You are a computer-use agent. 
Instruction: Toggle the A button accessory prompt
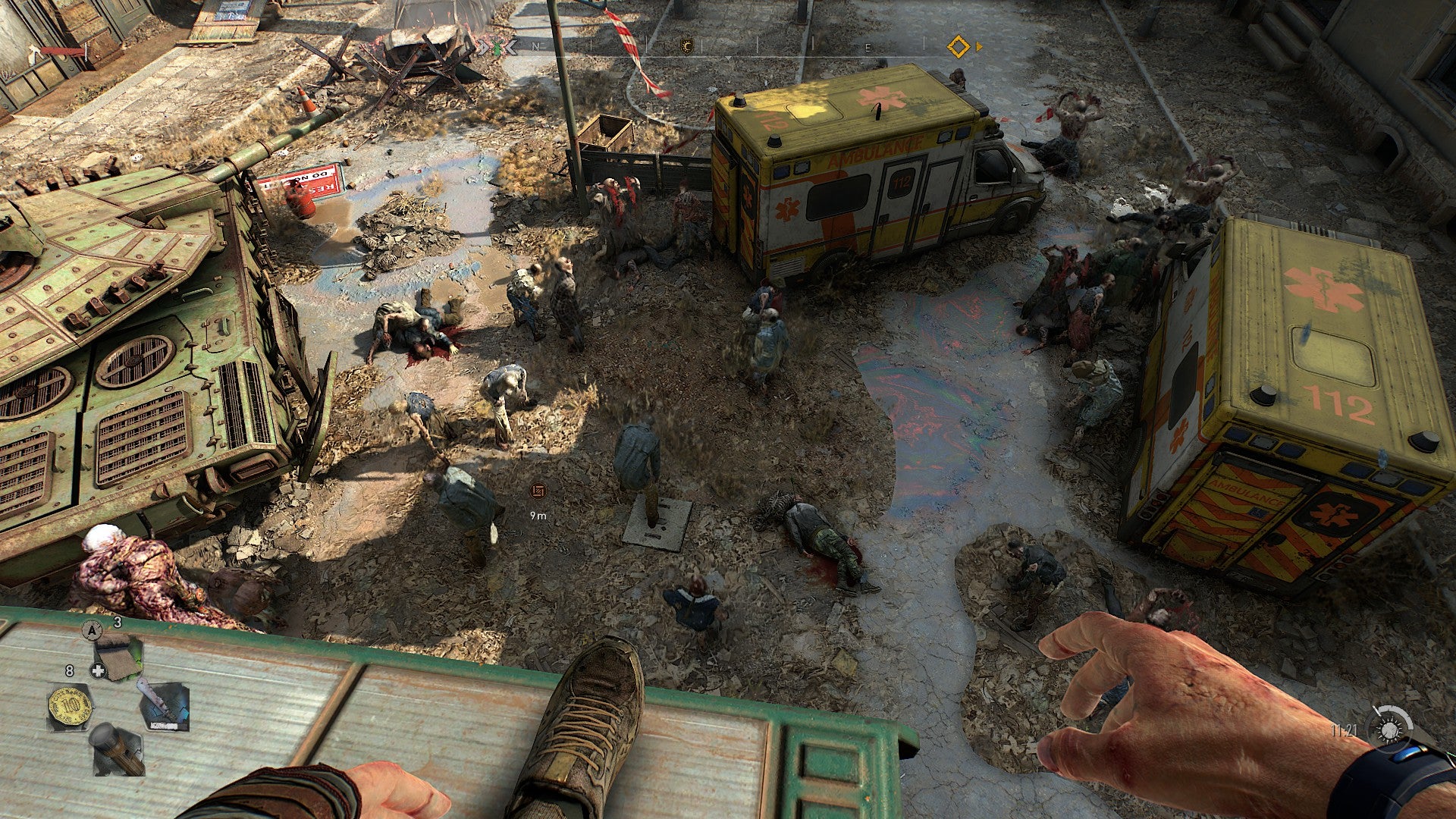pos(91,630)
